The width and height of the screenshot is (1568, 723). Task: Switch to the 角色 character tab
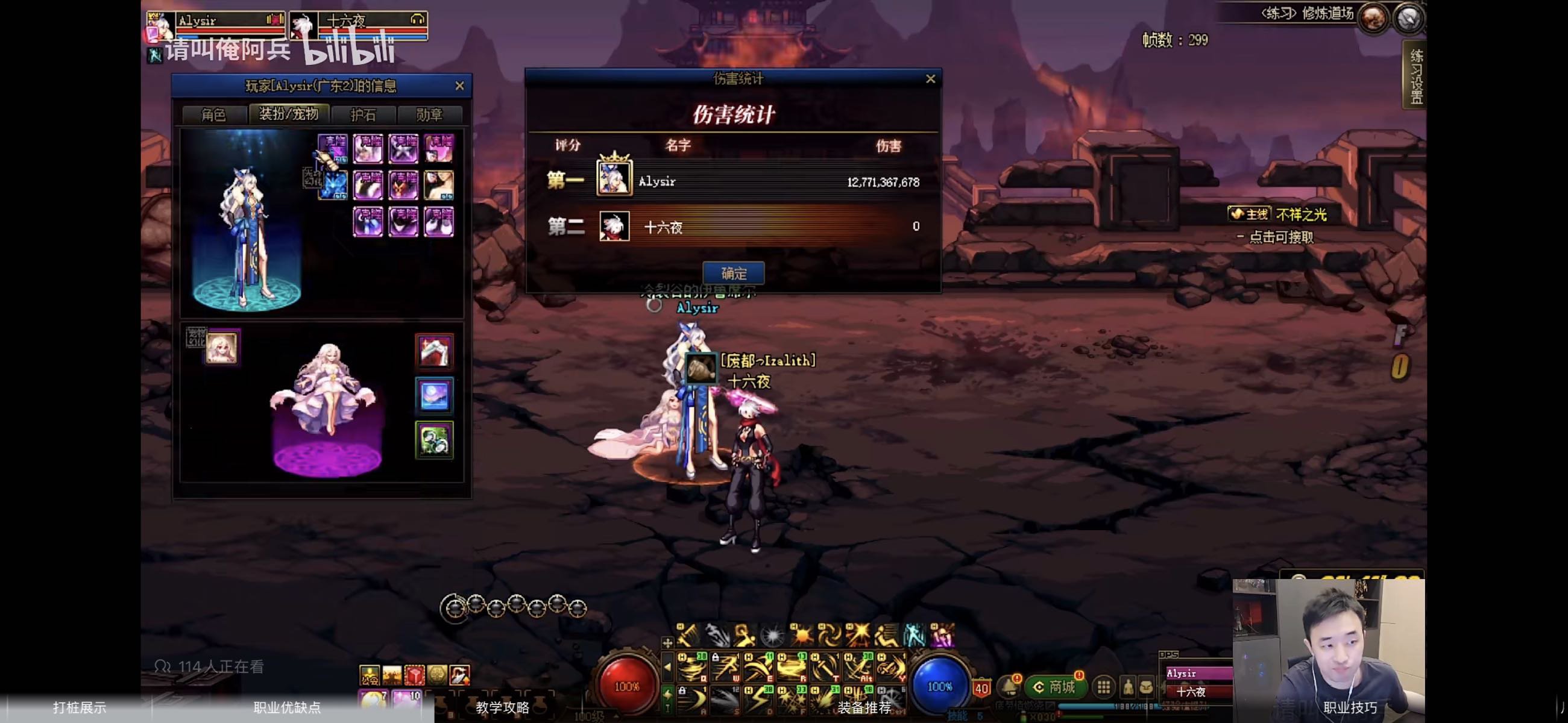(x=213, y=114)
